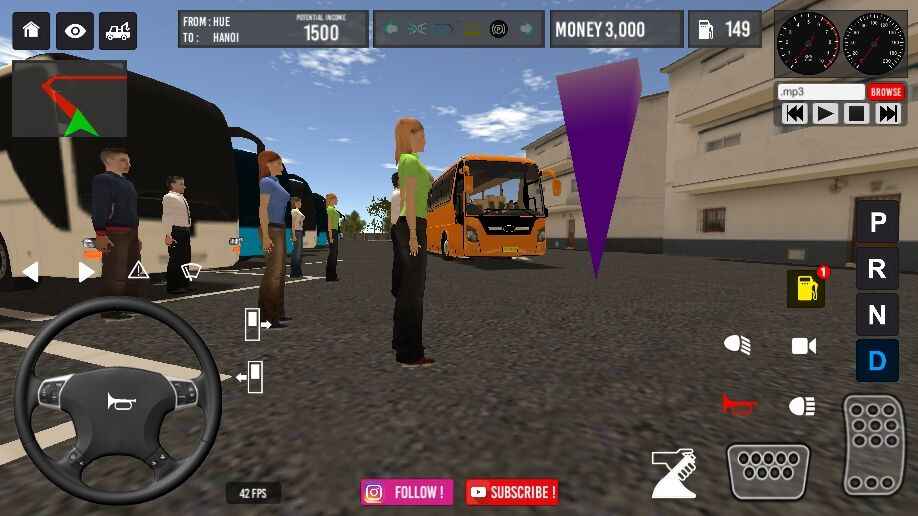Go to the home menu
Screen dimensions: 918x516
pos(31,30)
